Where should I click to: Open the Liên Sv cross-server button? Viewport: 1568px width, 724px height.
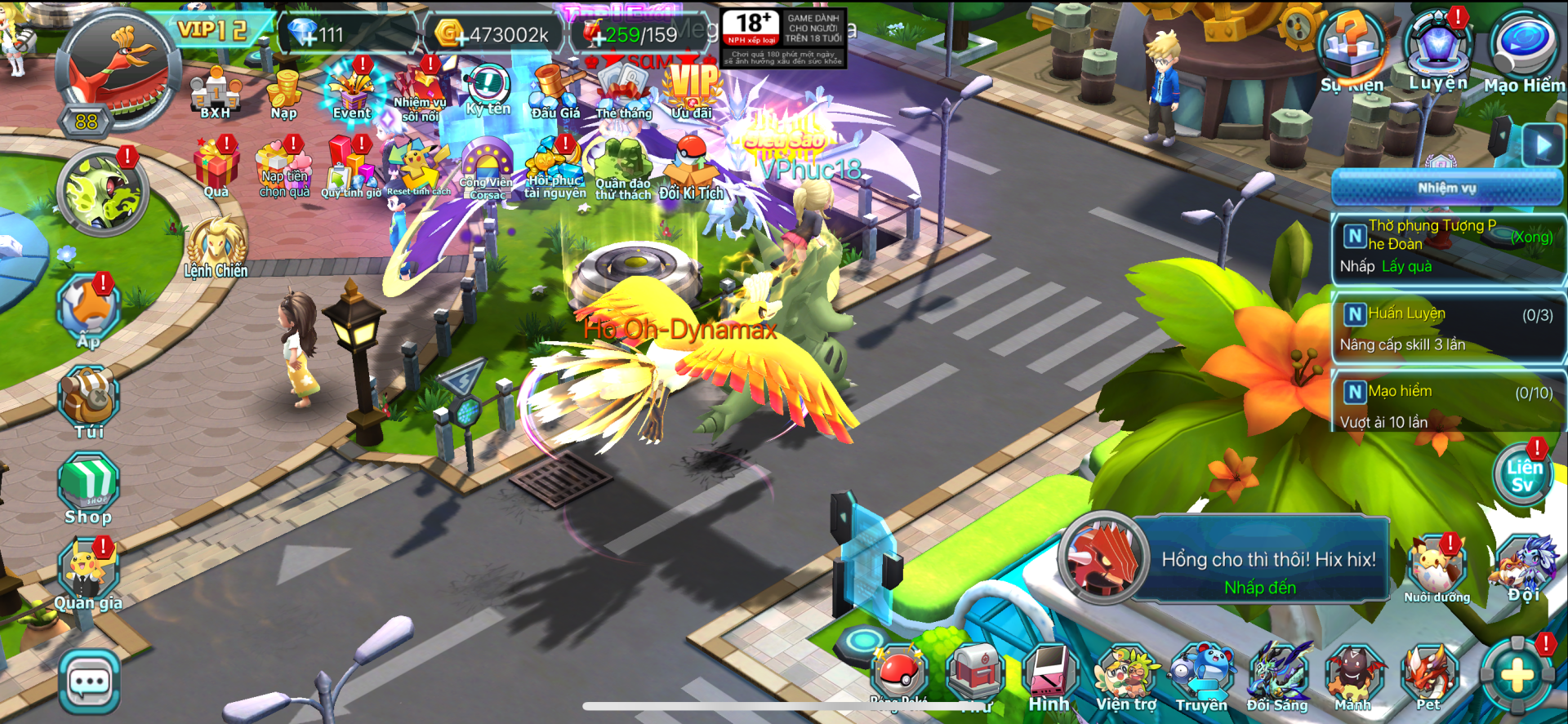1524,476
